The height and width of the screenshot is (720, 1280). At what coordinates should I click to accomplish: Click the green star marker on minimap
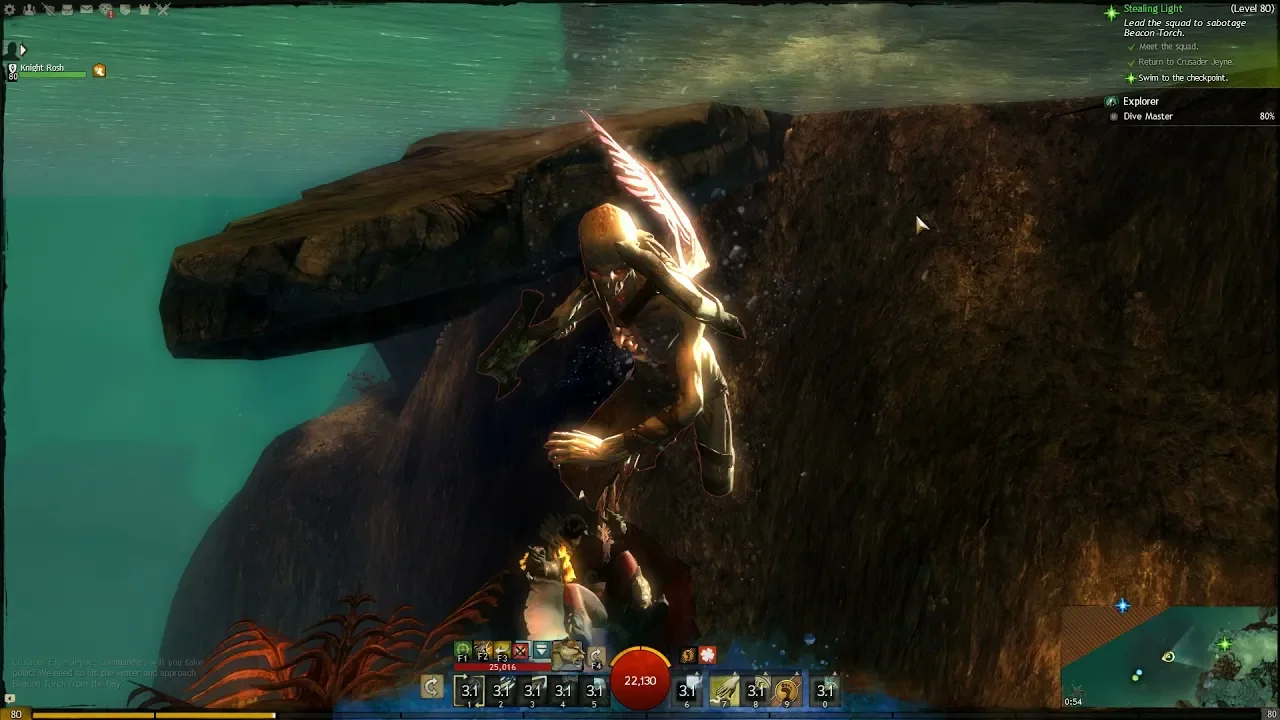tap(1225, 645)
